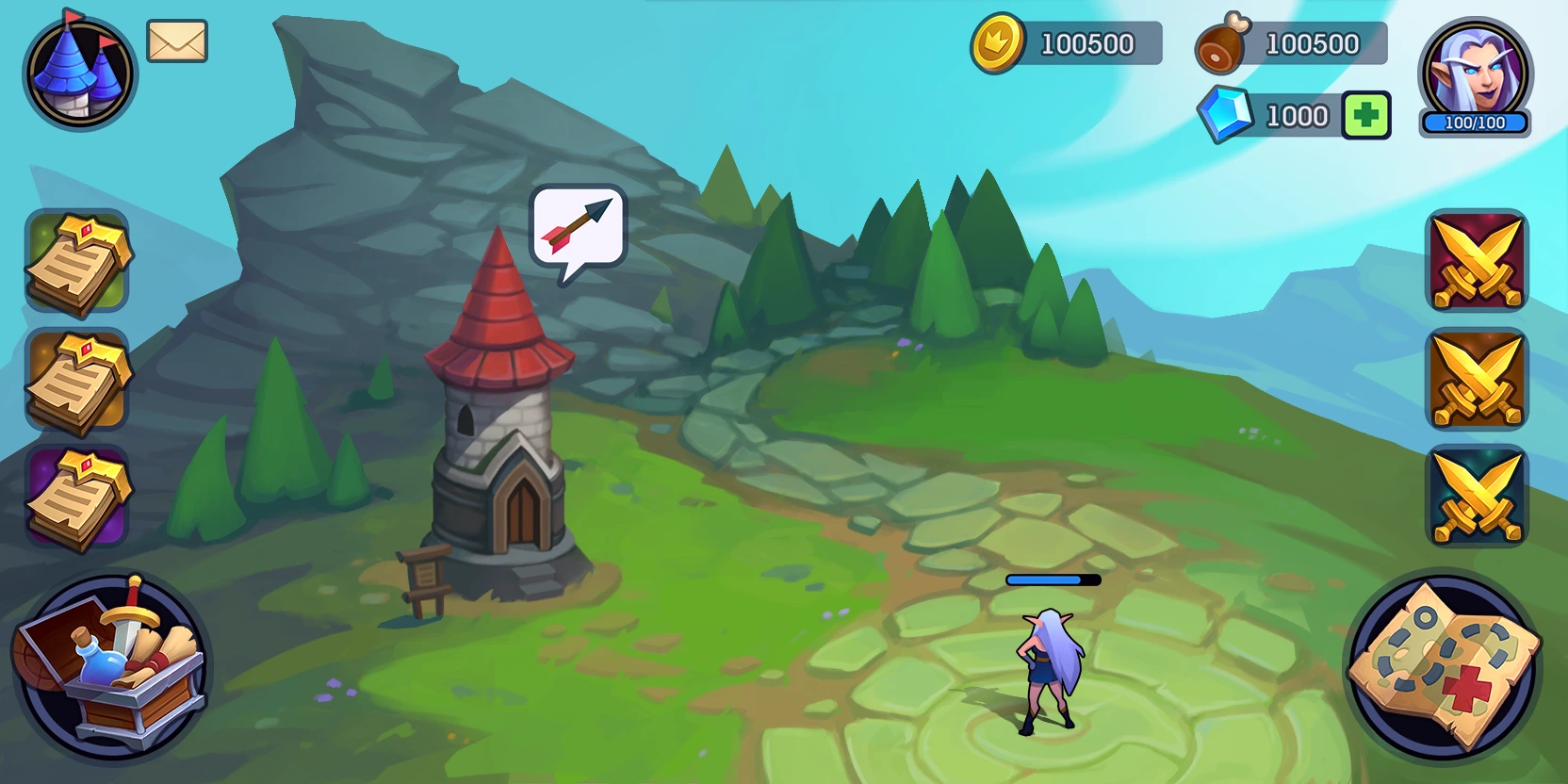Select crossed swords battle with red background

[1477, 261]
